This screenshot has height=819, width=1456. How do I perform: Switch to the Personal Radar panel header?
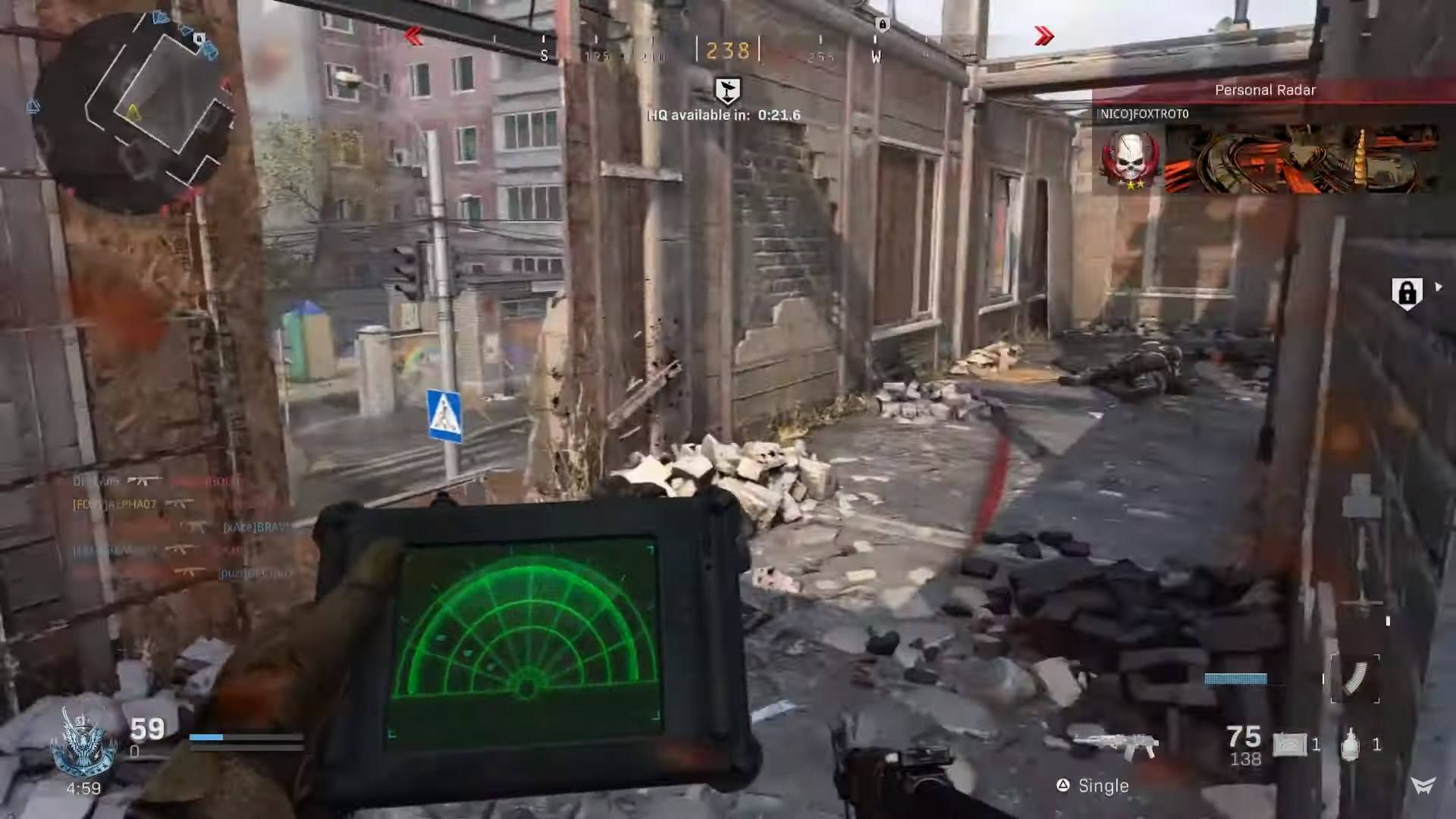pos(1265,89)
